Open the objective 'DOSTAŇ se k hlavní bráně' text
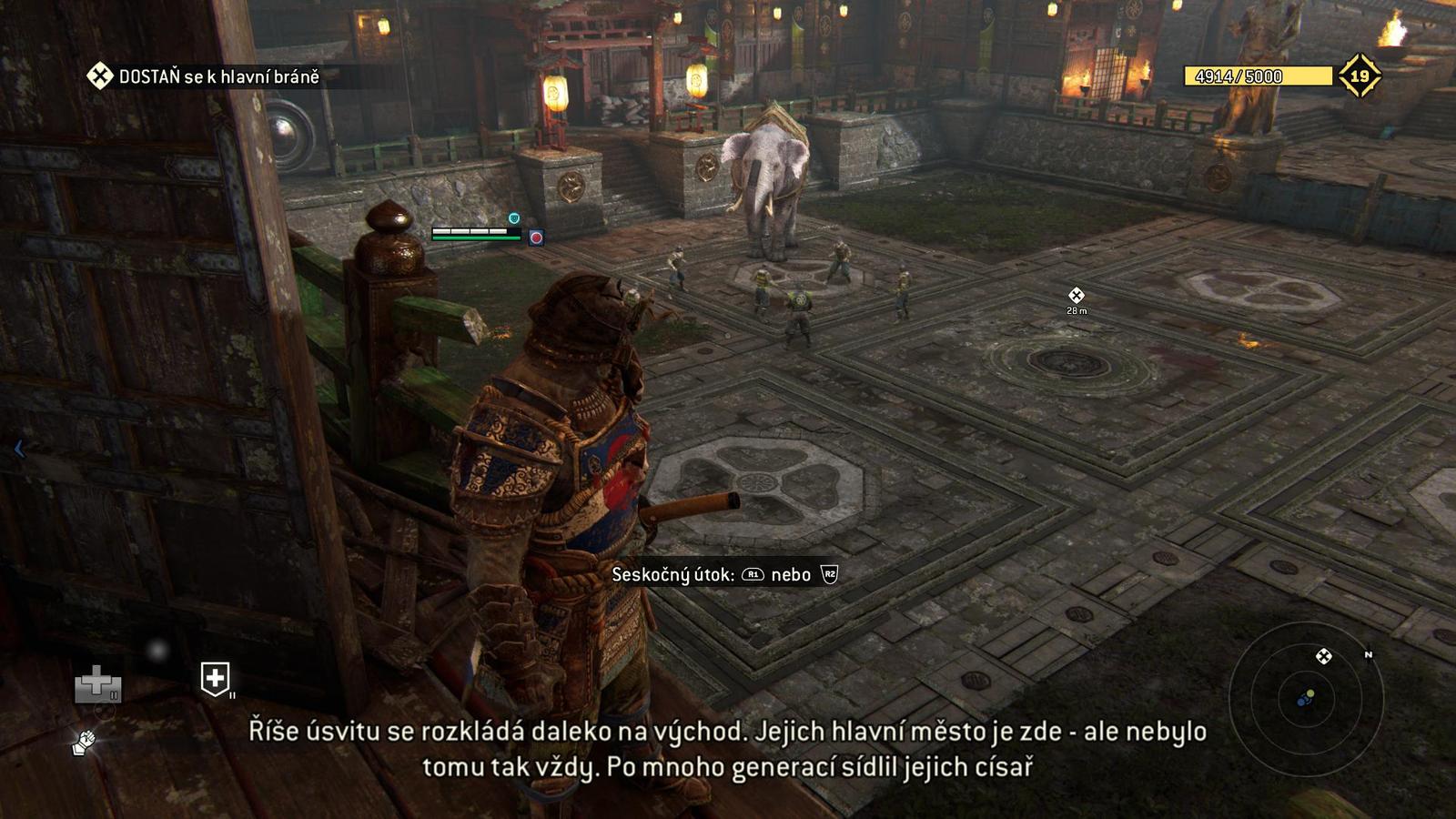 tap(218, 77)
